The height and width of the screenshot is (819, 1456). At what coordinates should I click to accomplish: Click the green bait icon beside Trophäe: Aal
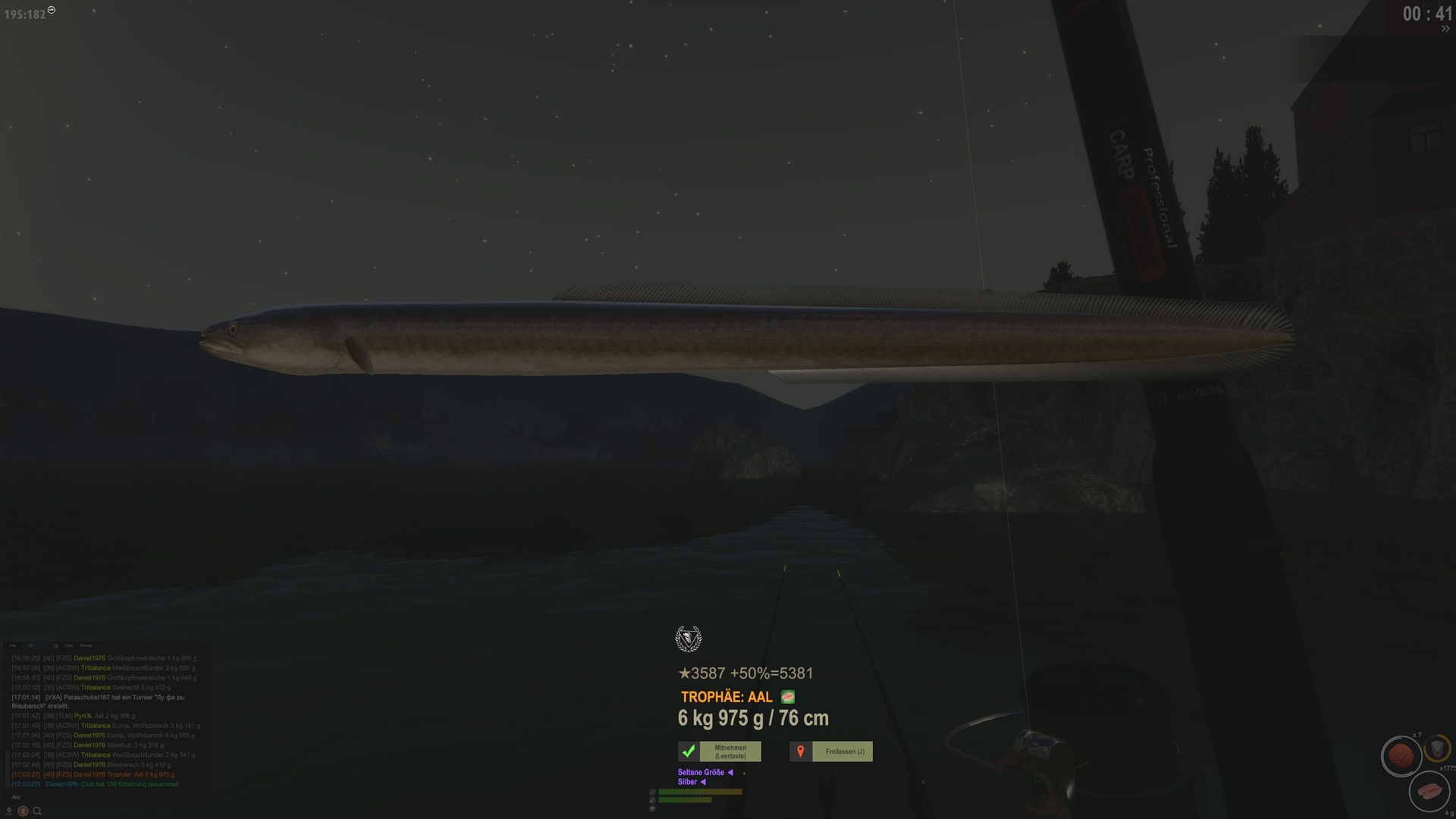[787, 697]
